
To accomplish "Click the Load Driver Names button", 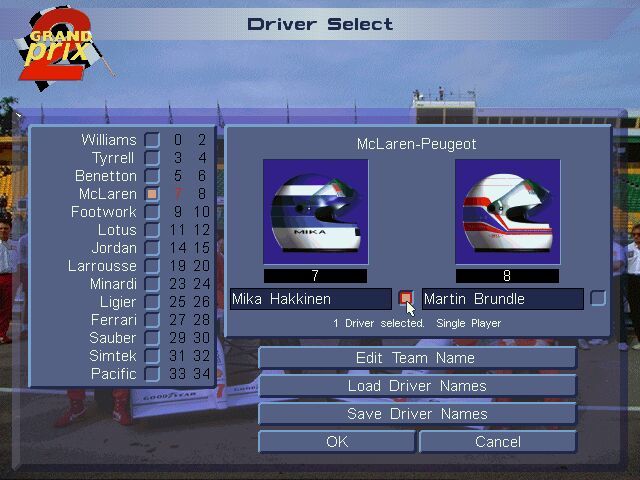I will tap(417, 386).
